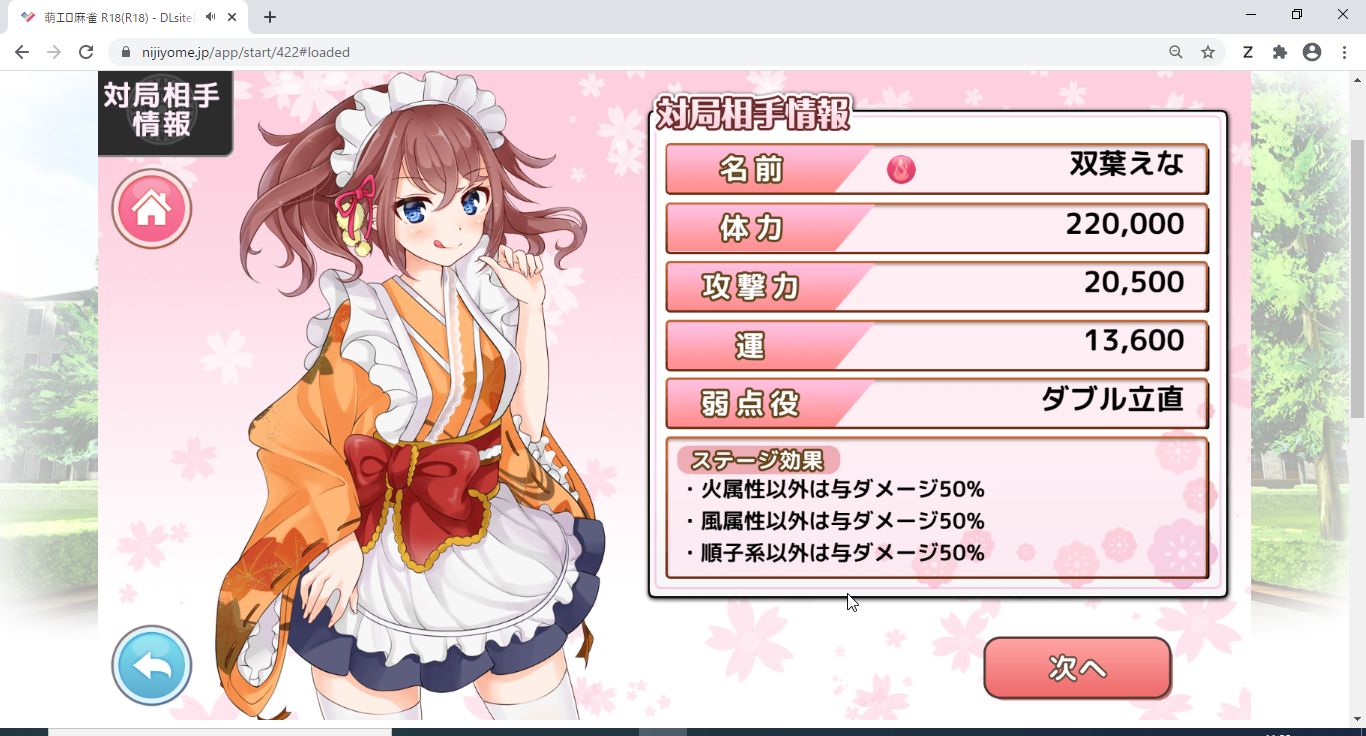Viewport: 1366px width, 736px height.
Task: Go to home with the pink house icon
Action: point(151,208)
